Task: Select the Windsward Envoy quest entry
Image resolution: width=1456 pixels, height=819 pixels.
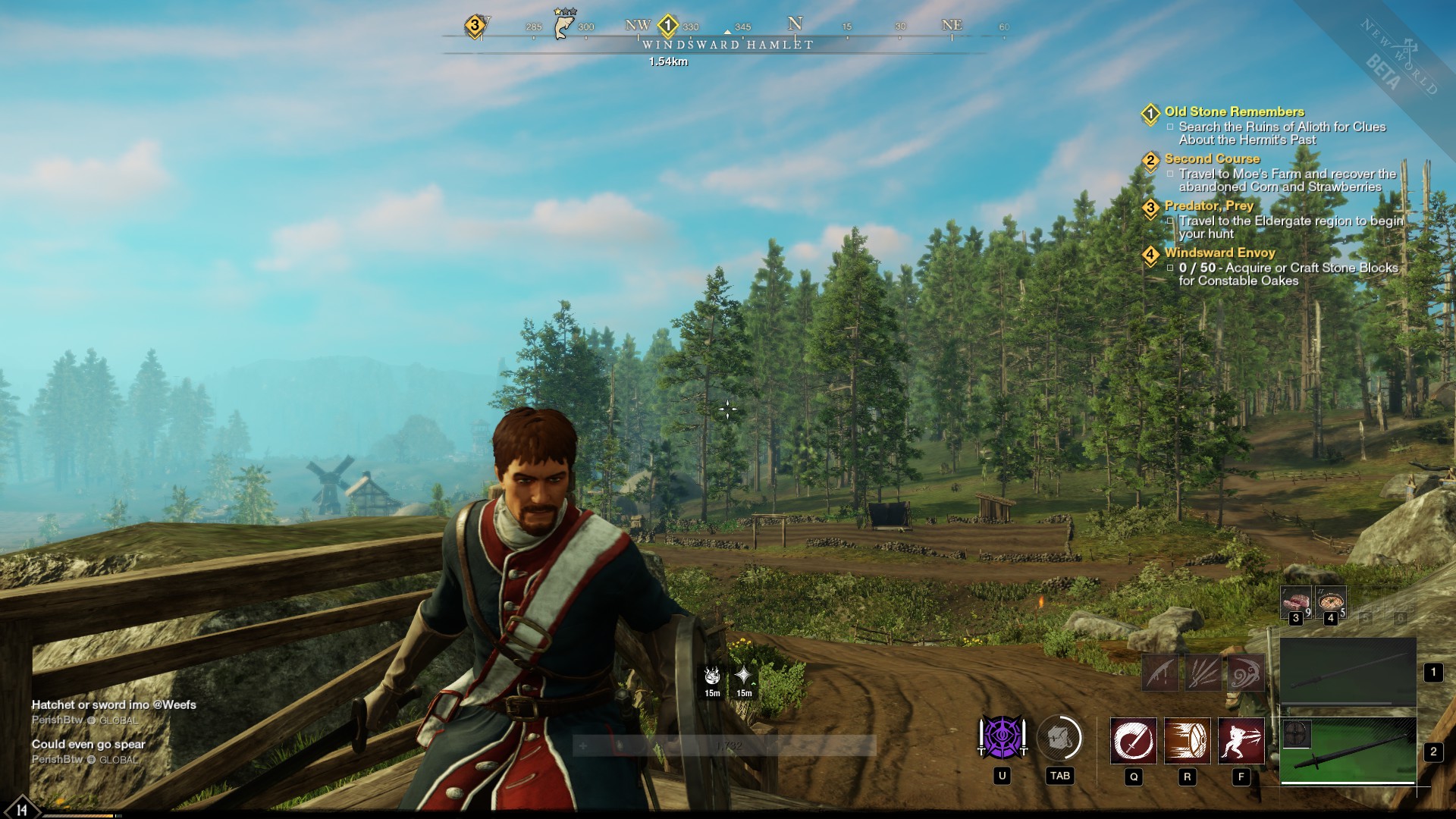Action: point(1219,253)
